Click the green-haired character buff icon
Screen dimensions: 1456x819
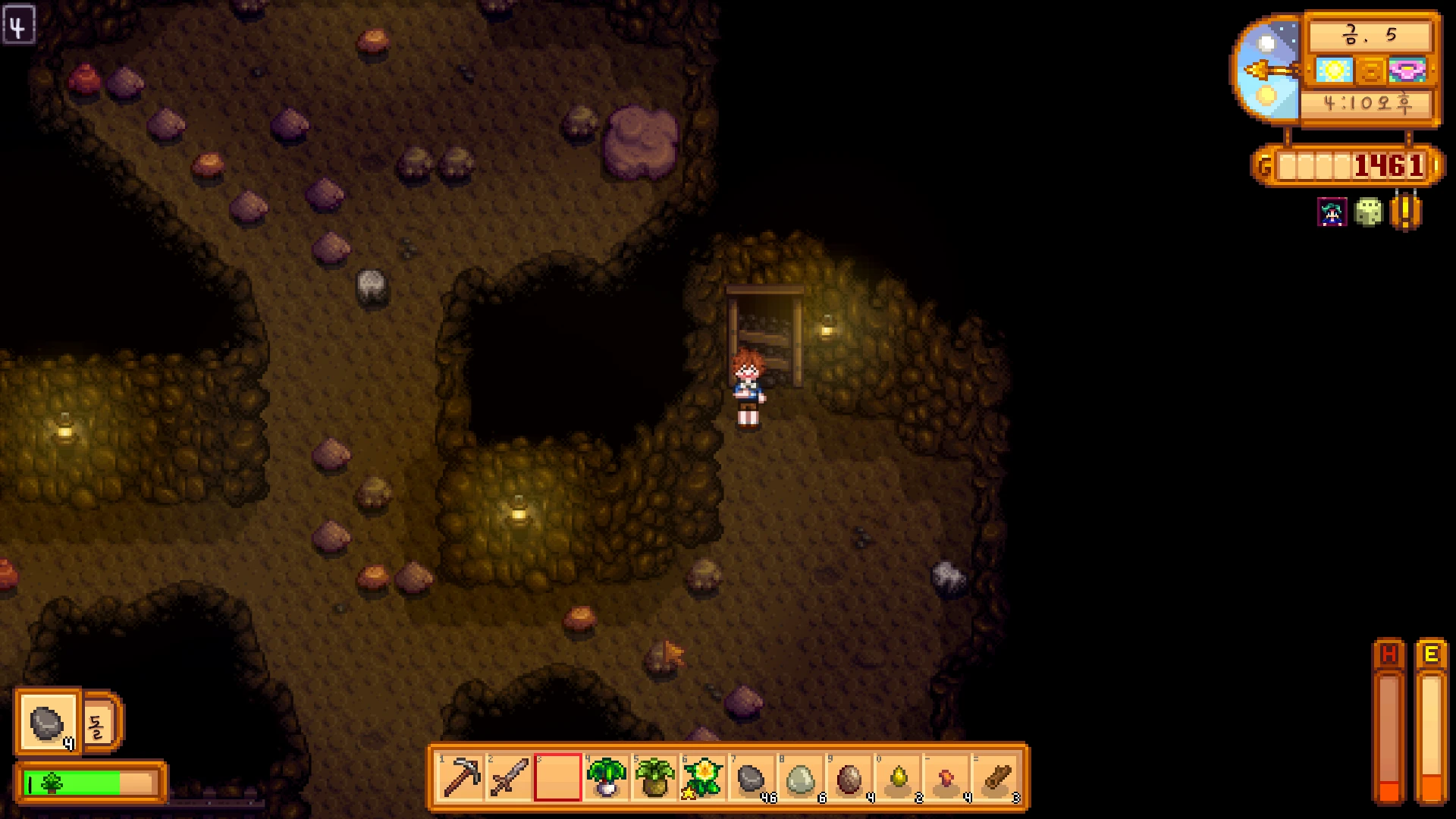pyautogui.click(x=1332, y=212)
